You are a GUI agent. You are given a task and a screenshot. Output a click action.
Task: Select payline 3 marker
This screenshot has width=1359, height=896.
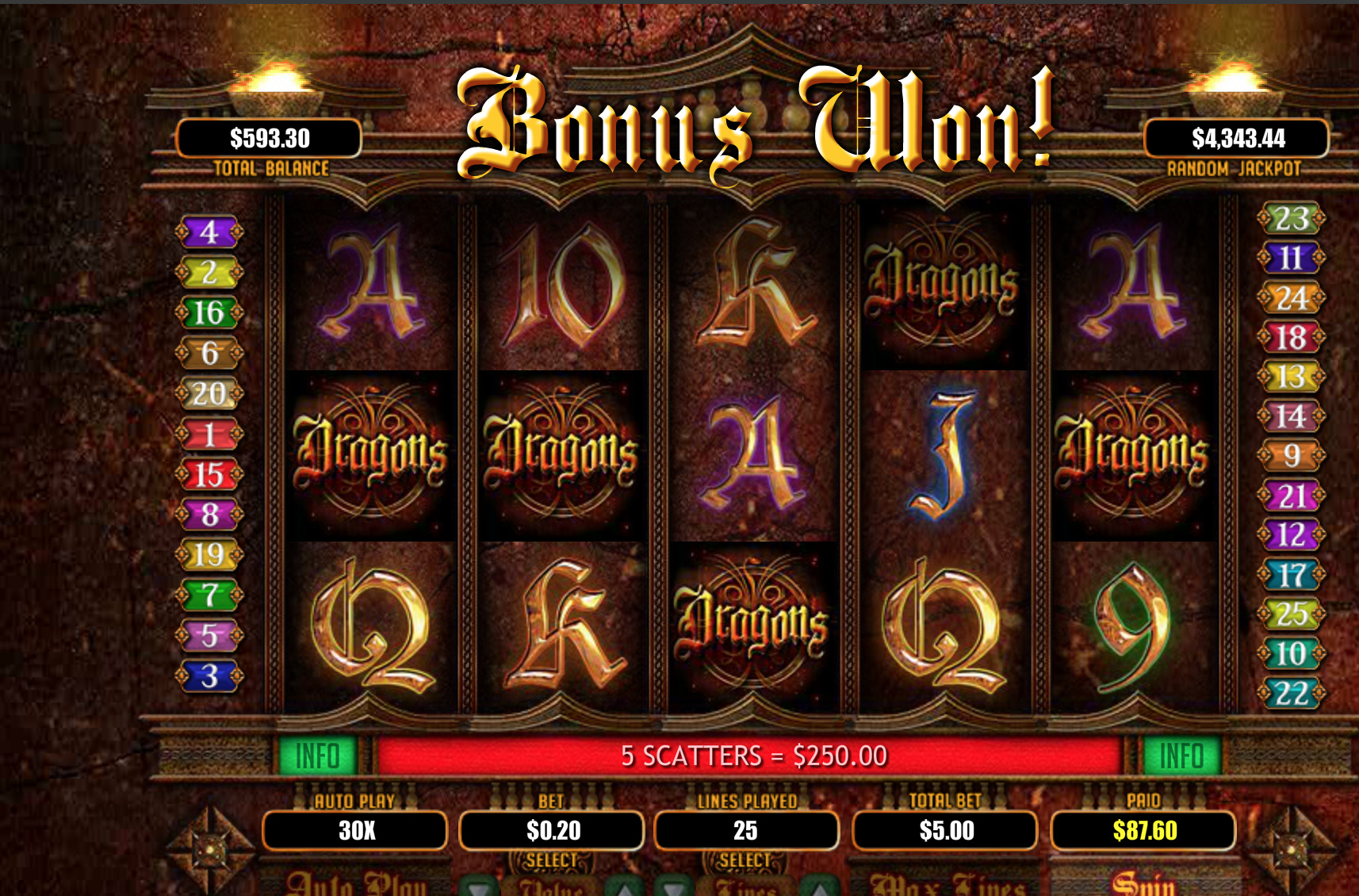pyautogui.click(x=209, y=676)
